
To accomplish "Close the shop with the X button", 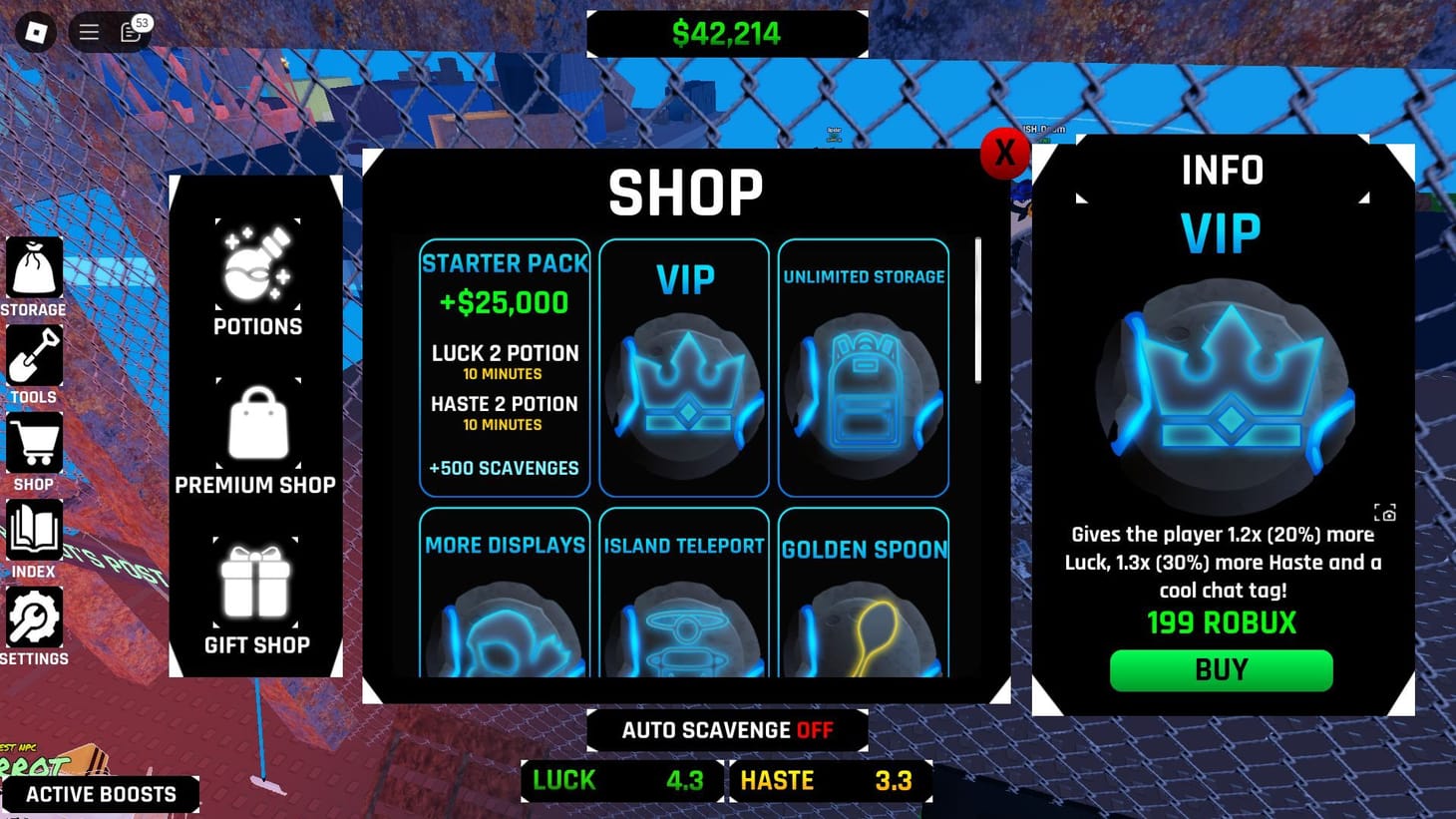I will (1004, 154).
